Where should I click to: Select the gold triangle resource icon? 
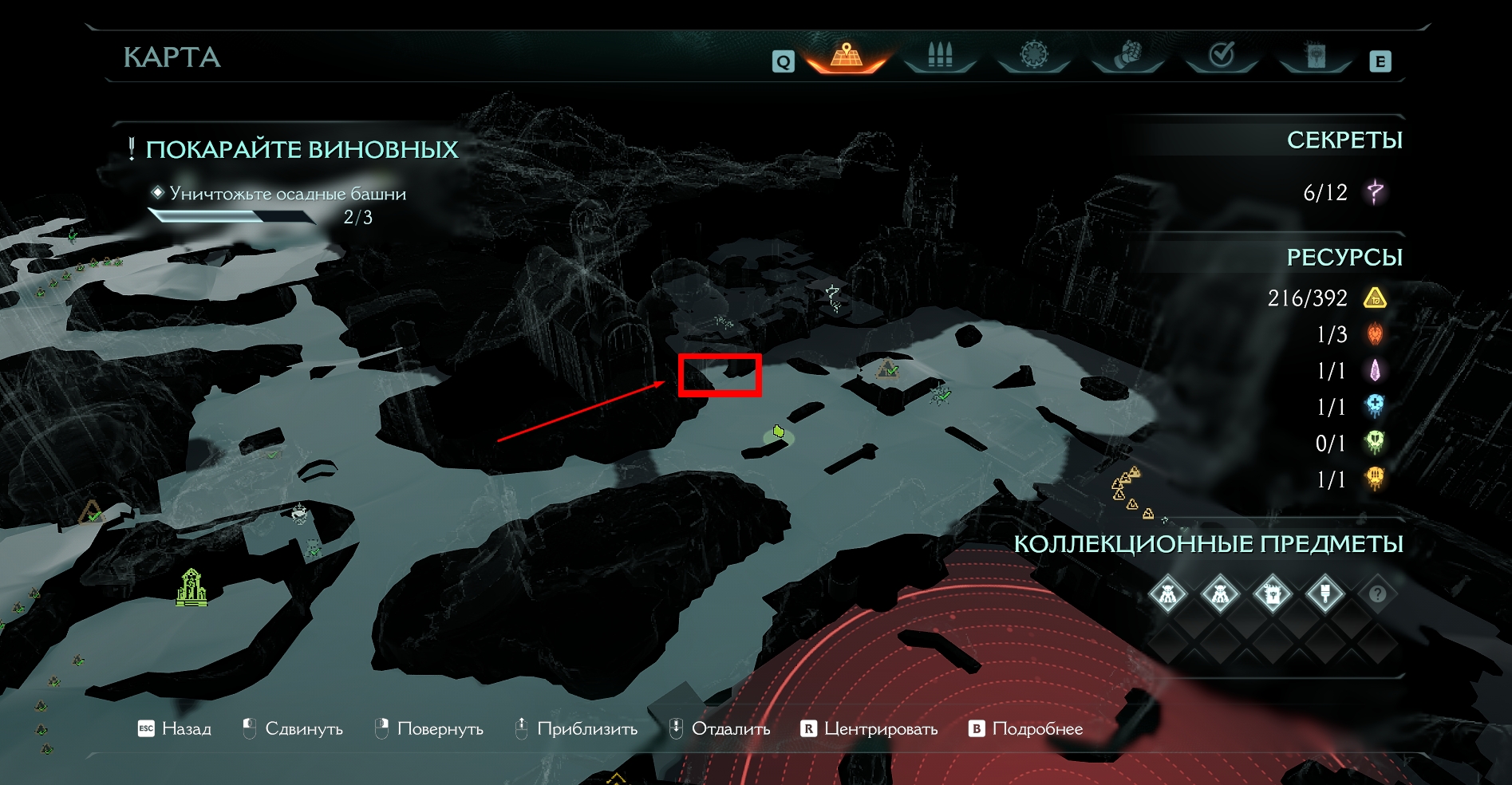tap(1375, 298)
